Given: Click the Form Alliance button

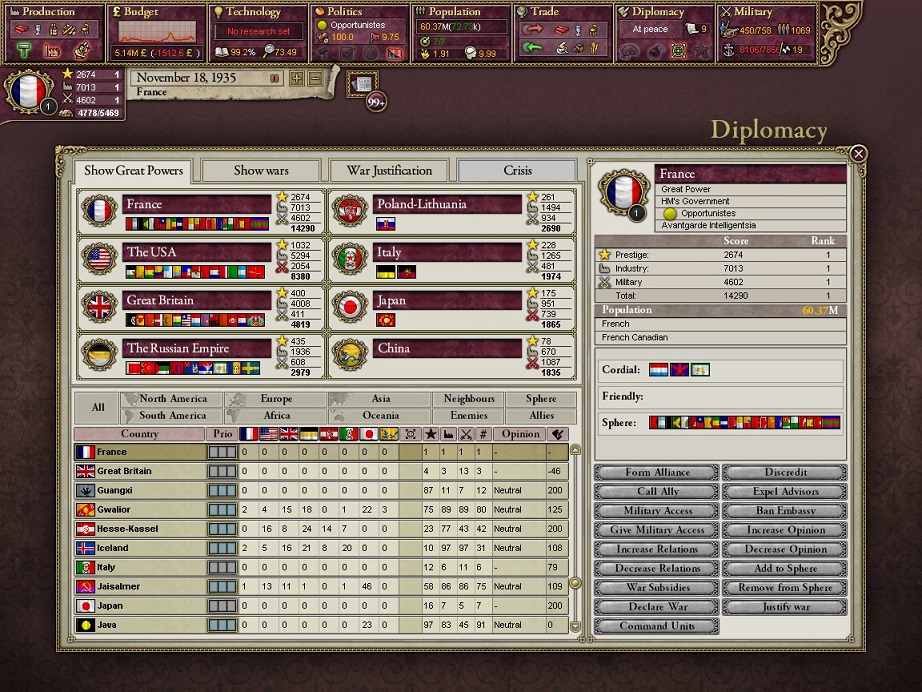Looking at the screenshot, I should pyautogui.click(x=657, y=472).
